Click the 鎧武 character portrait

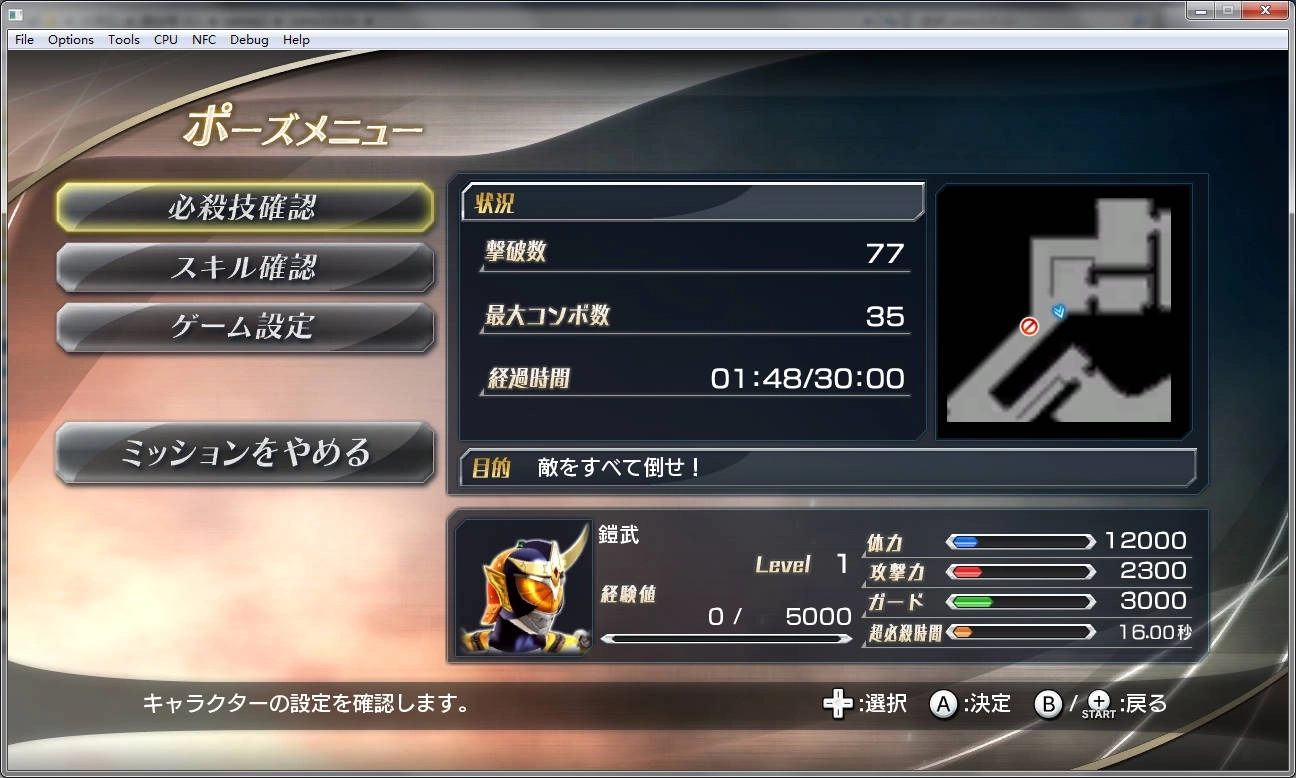pos(524,585)
